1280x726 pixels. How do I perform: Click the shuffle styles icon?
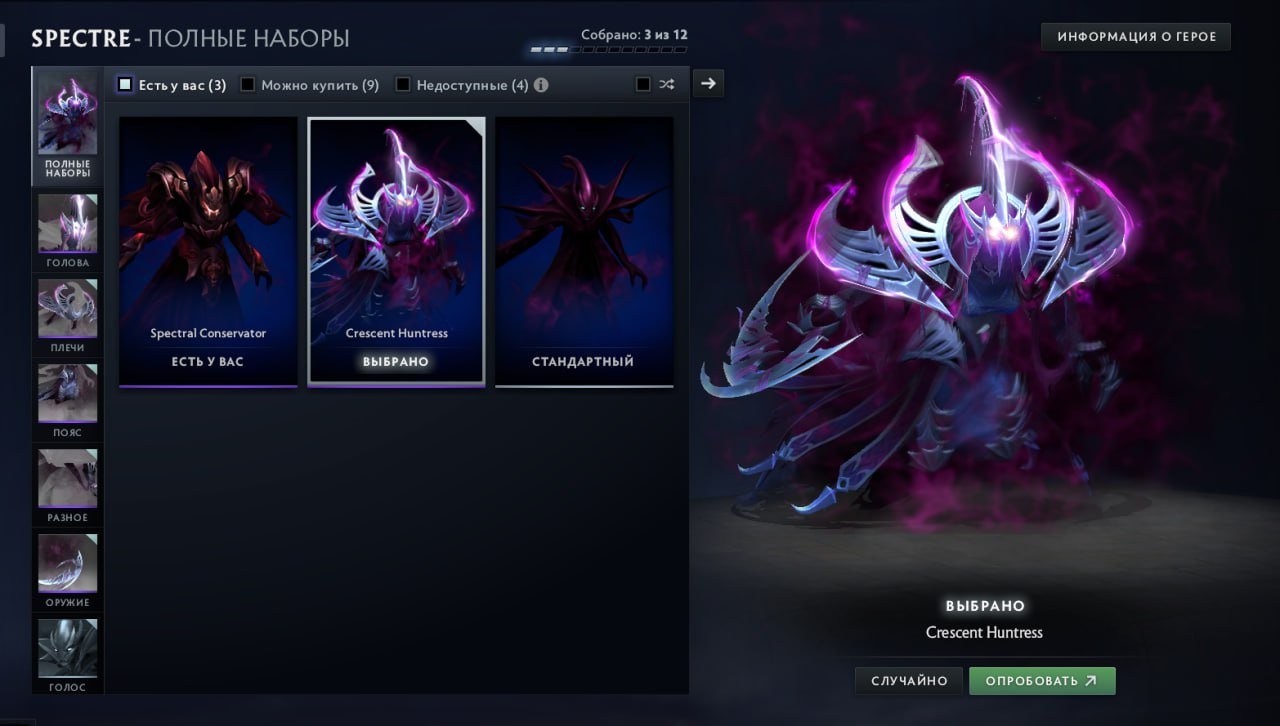coord(667,85)
